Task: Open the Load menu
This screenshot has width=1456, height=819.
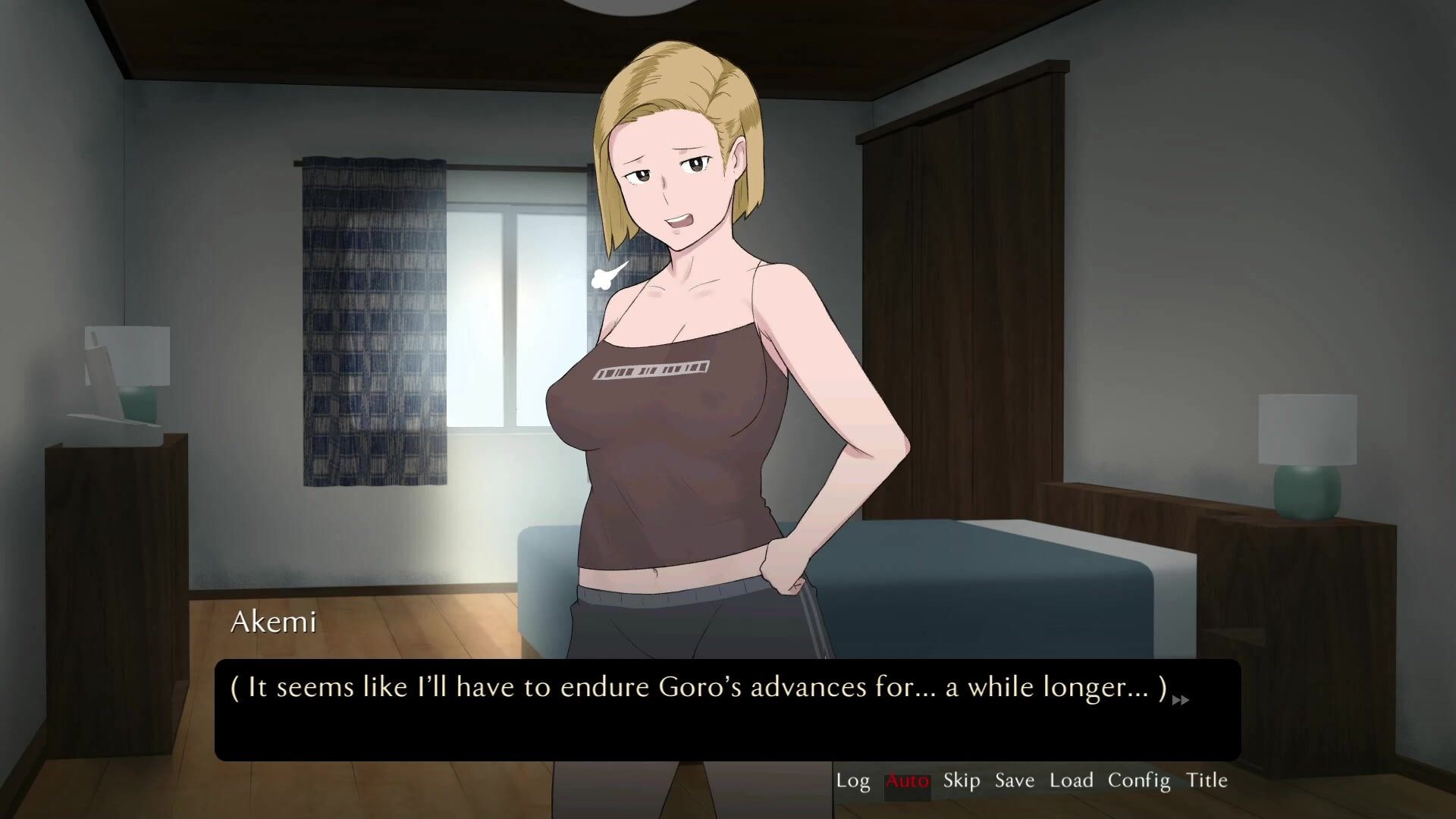Action: (x=1071, y=780)
